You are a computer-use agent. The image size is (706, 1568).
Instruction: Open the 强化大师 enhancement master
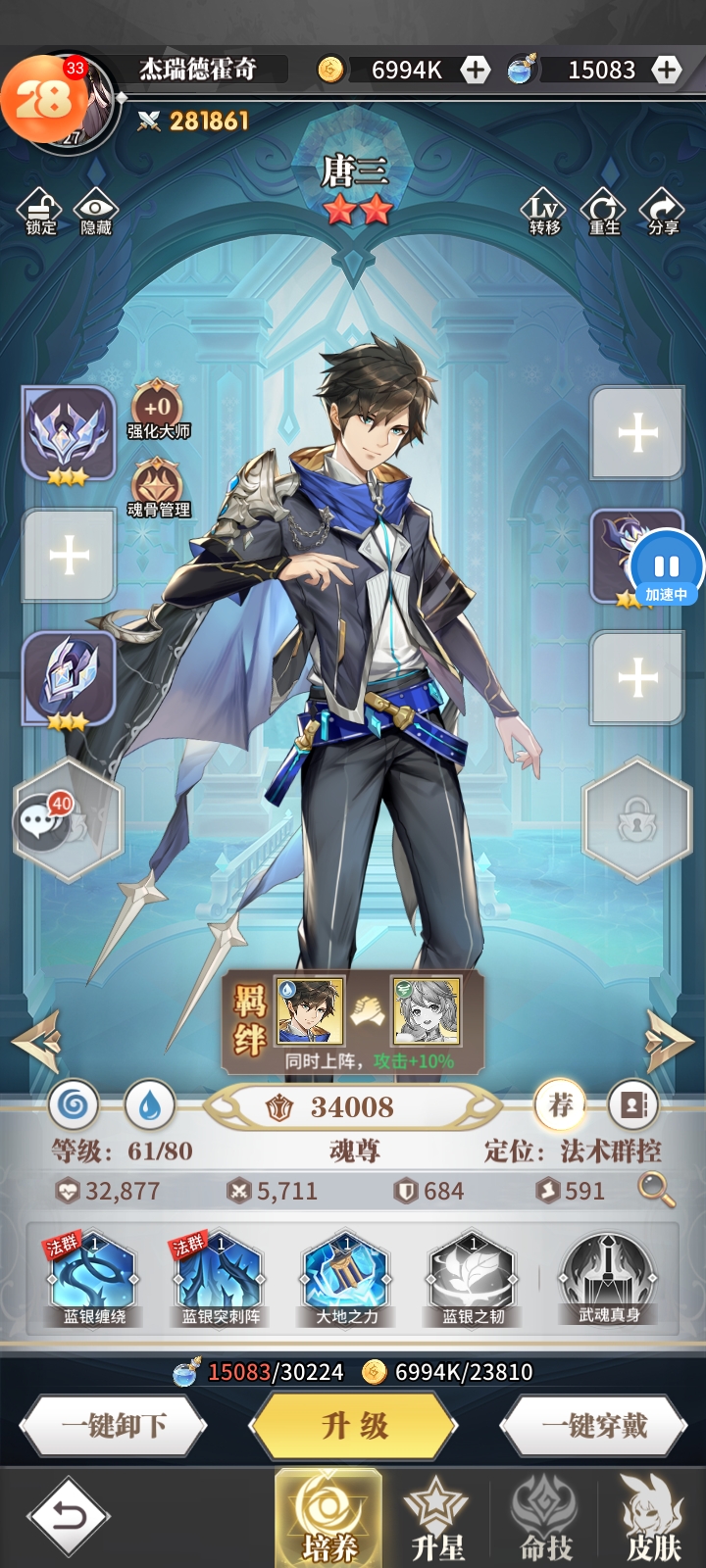click(158, 411)
